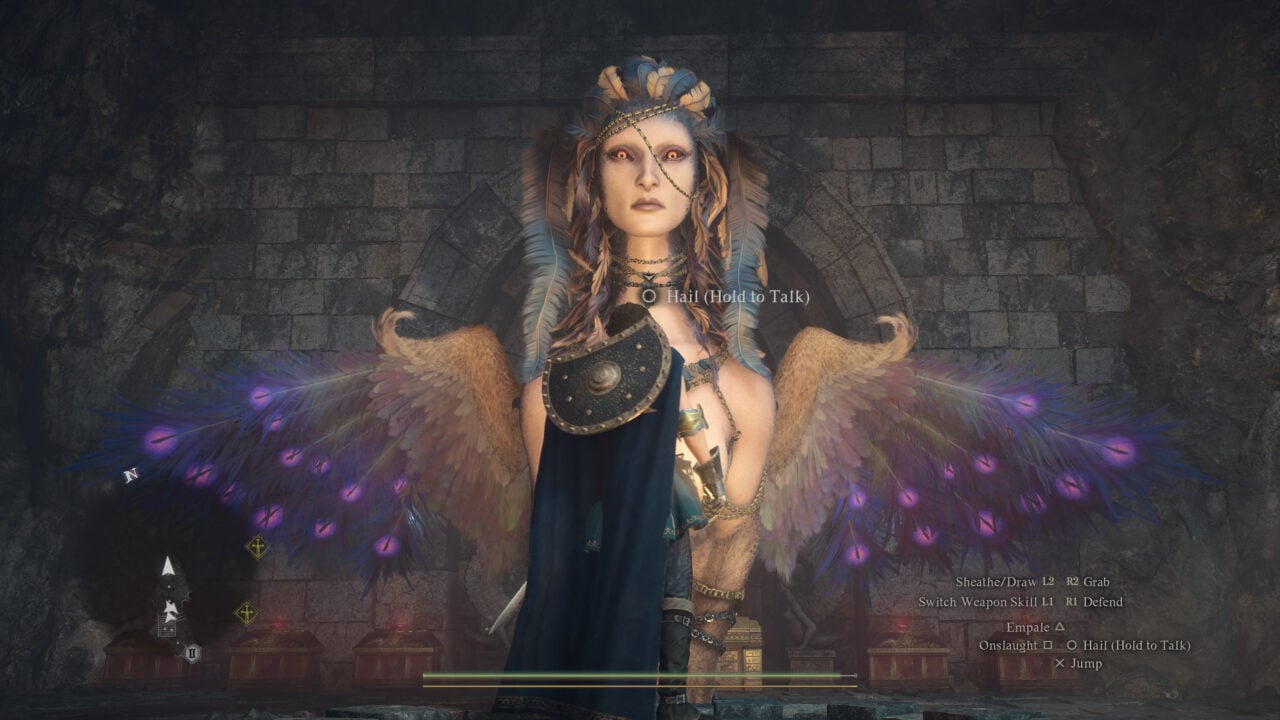Click the X icon beside Jump

1059,663
